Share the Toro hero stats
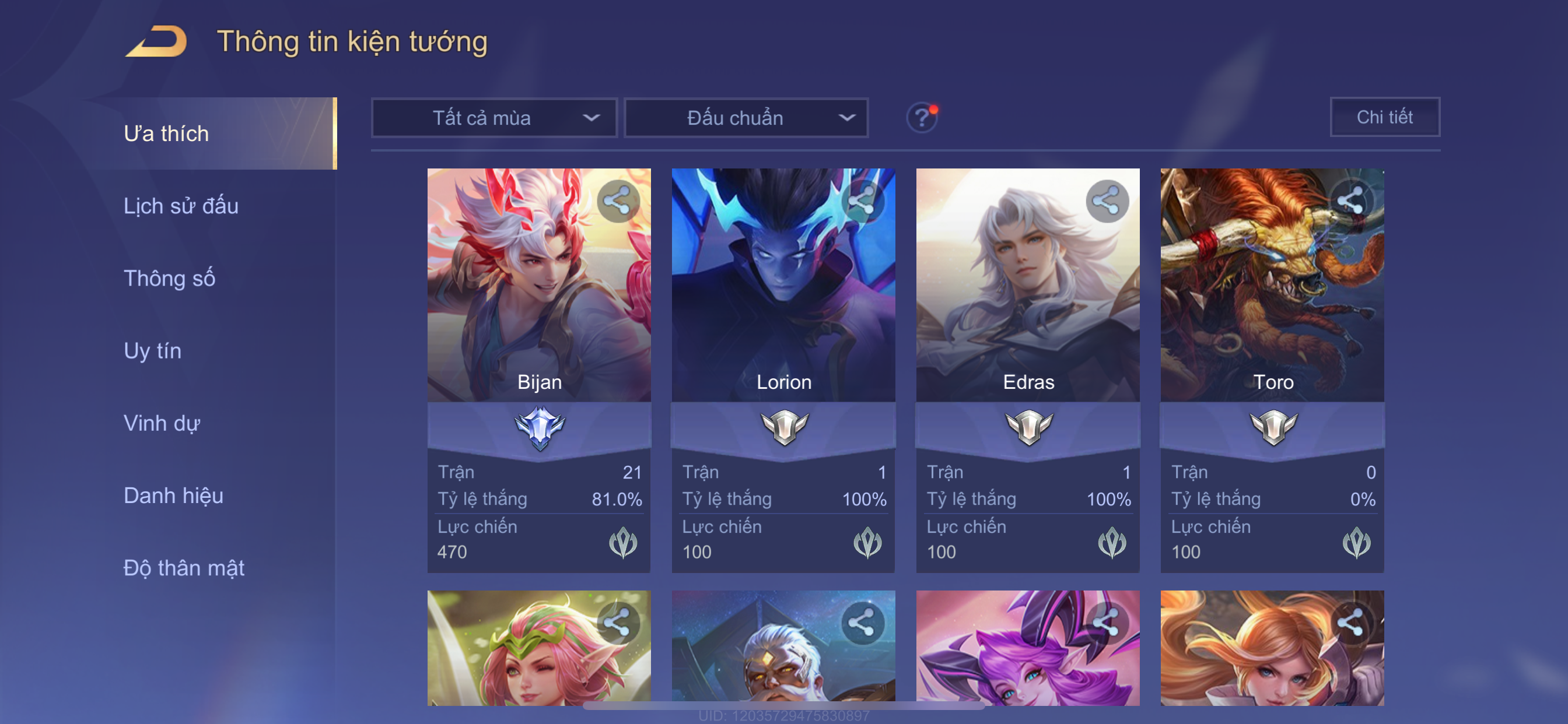Image resolution: width=1568 pixels, height=724 pixels. pos(1350,201)
